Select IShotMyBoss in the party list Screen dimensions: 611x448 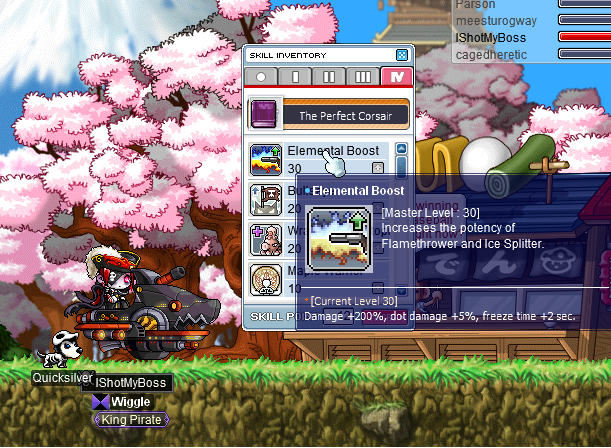pyautogui.click(x=490, y=37)
